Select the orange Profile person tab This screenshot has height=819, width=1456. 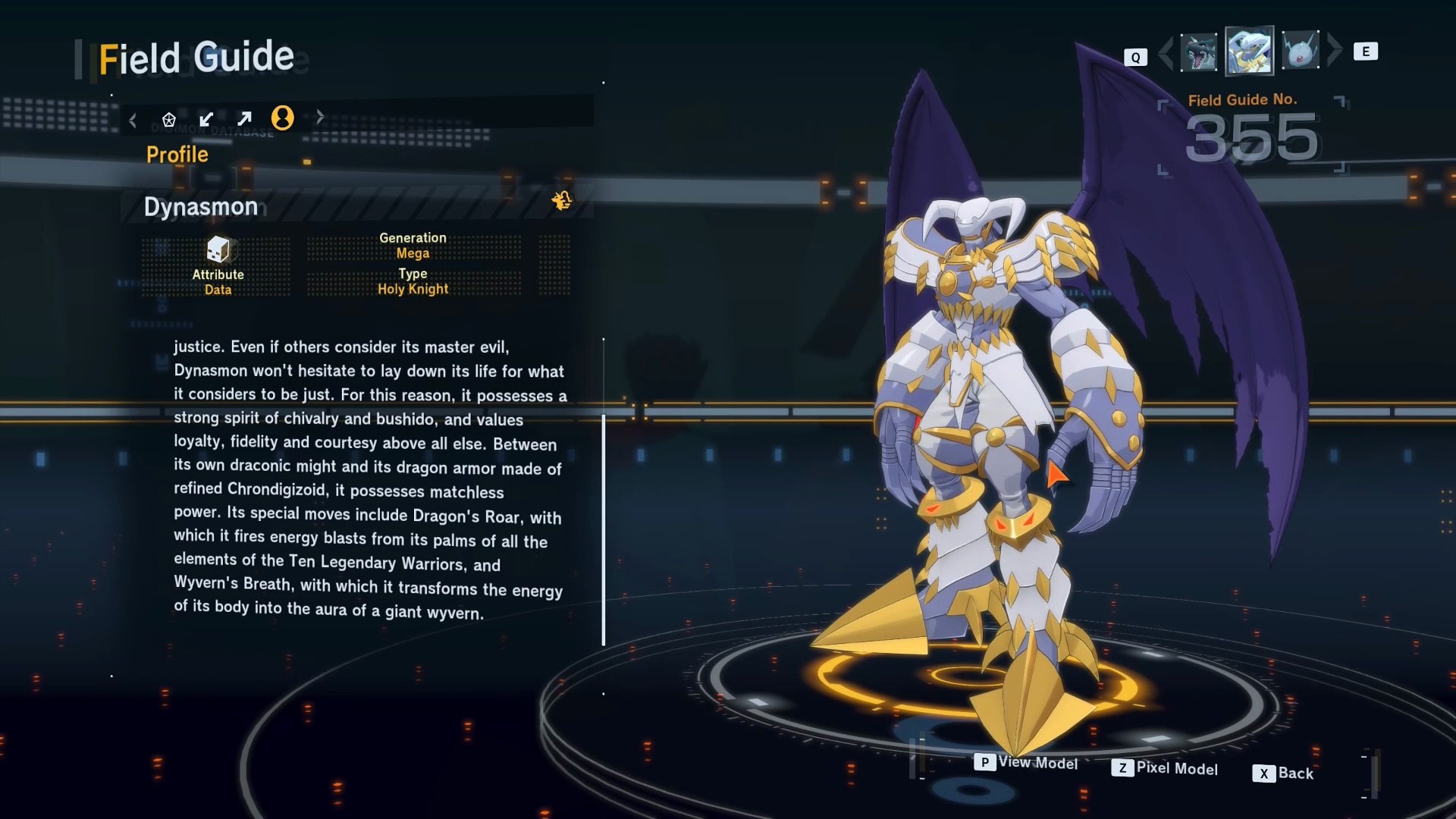point(282,118)
